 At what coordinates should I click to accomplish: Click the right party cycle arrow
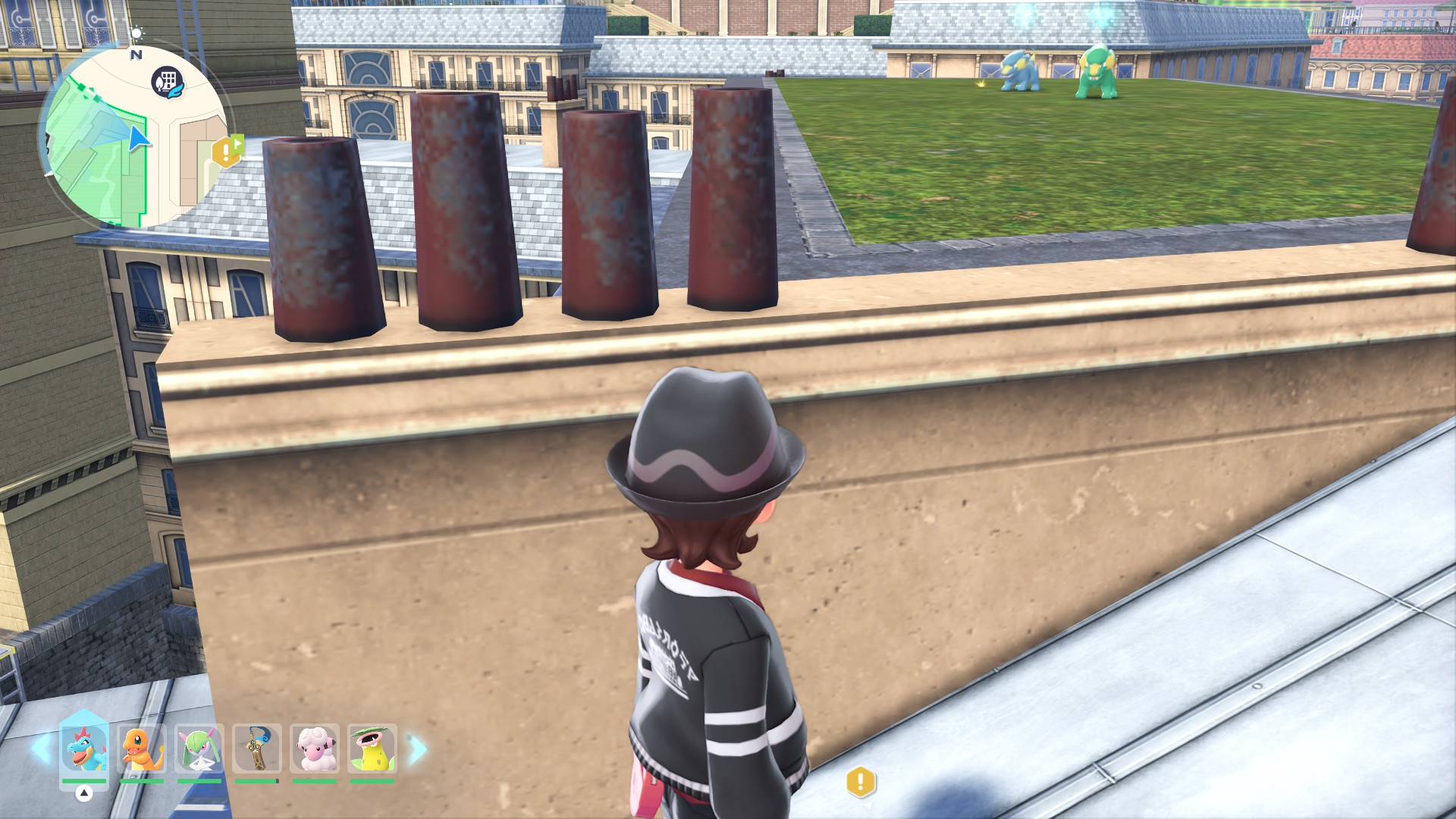pos(418,749)
